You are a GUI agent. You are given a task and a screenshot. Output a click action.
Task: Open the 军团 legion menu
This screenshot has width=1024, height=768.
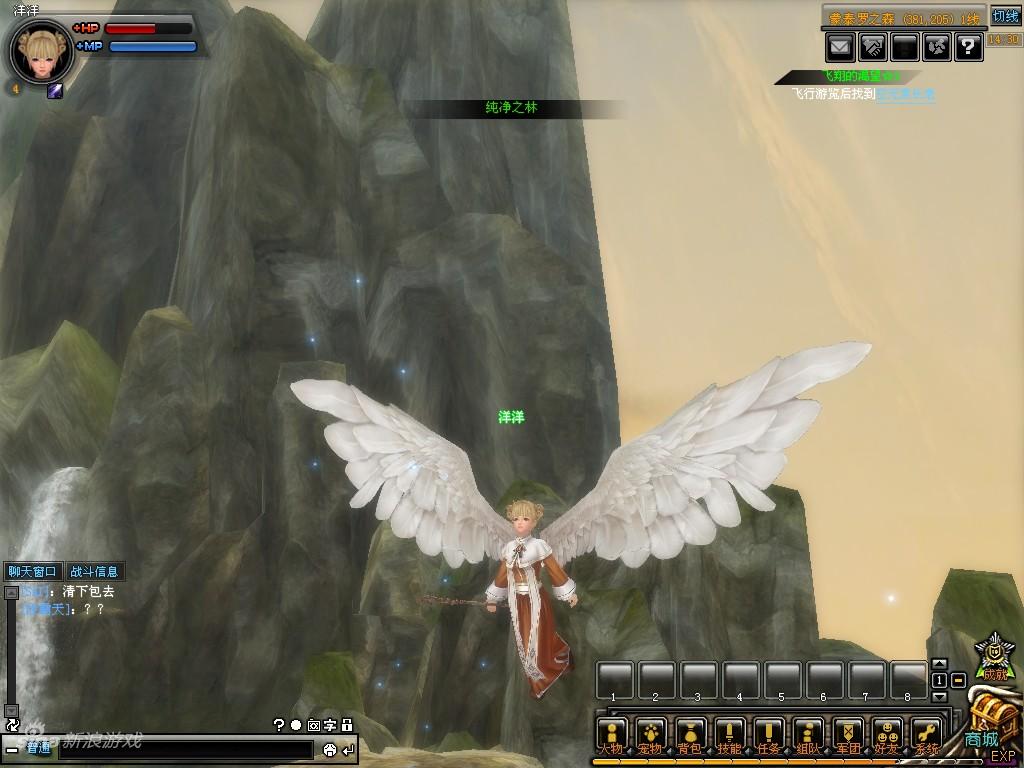click(x=848, y=734)
